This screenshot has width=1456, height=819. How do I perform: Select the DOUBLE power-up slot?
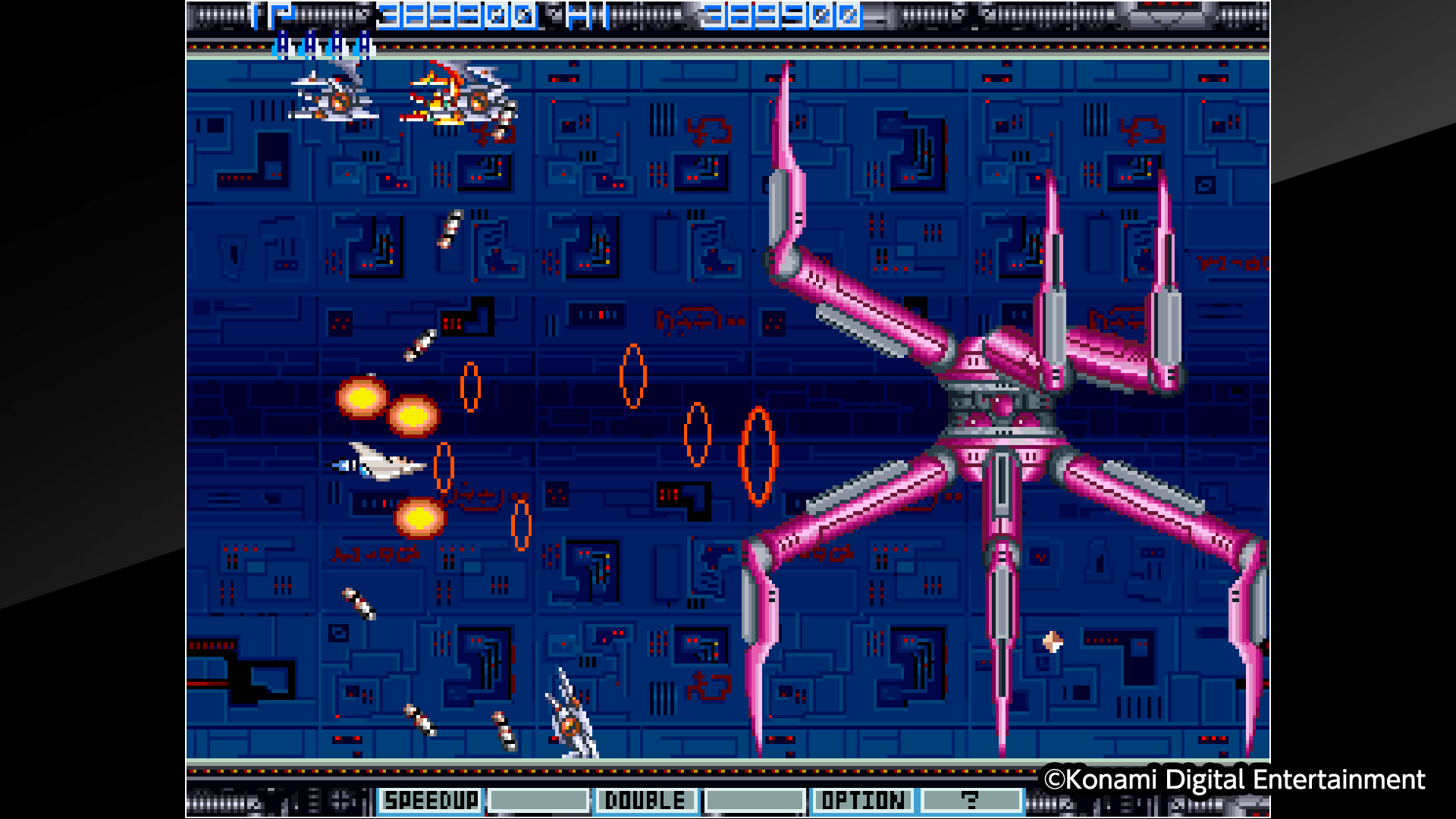pos(647,800)
